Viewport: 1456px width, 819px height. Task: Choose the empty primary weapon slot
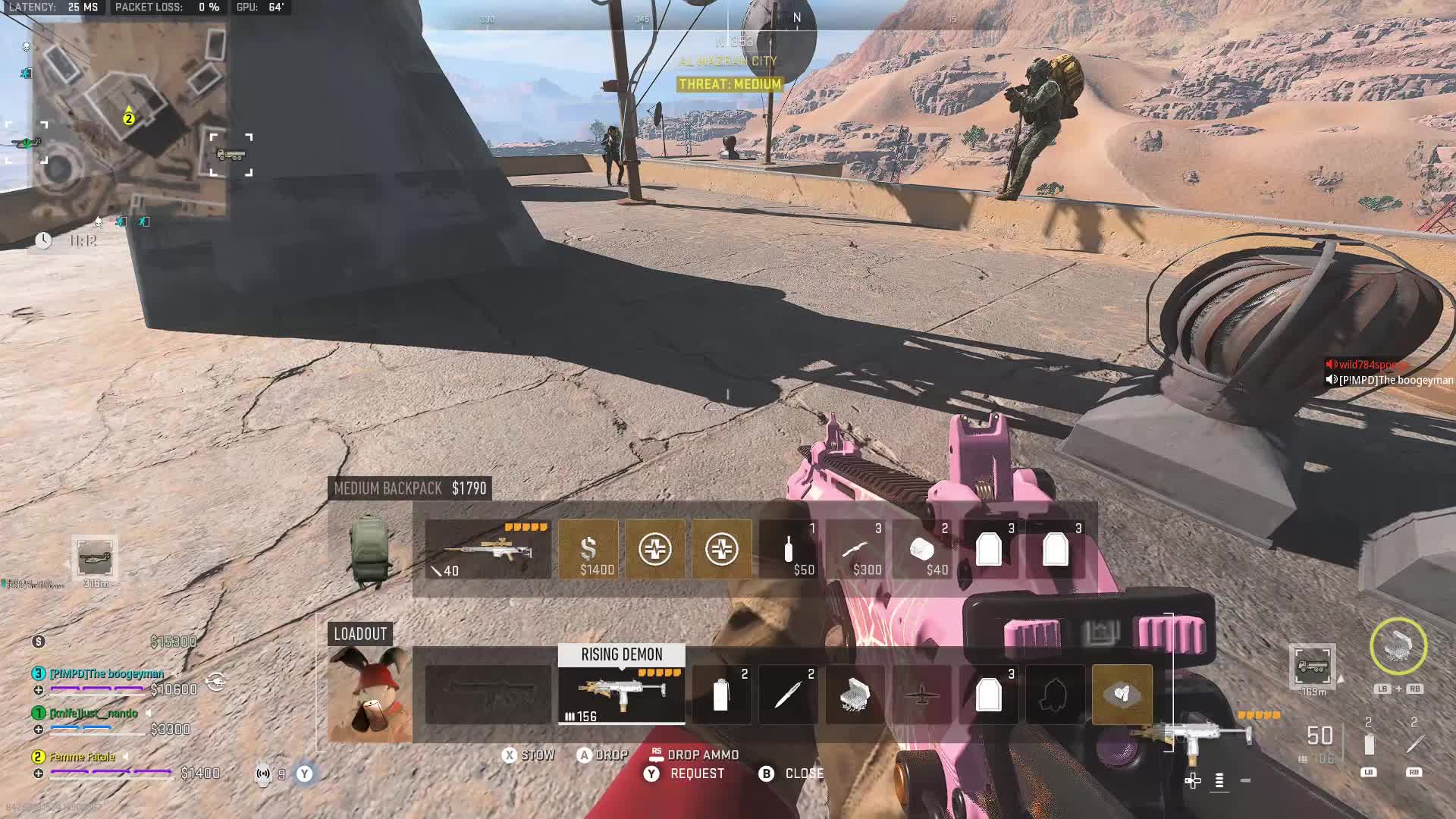pos(488,694)
